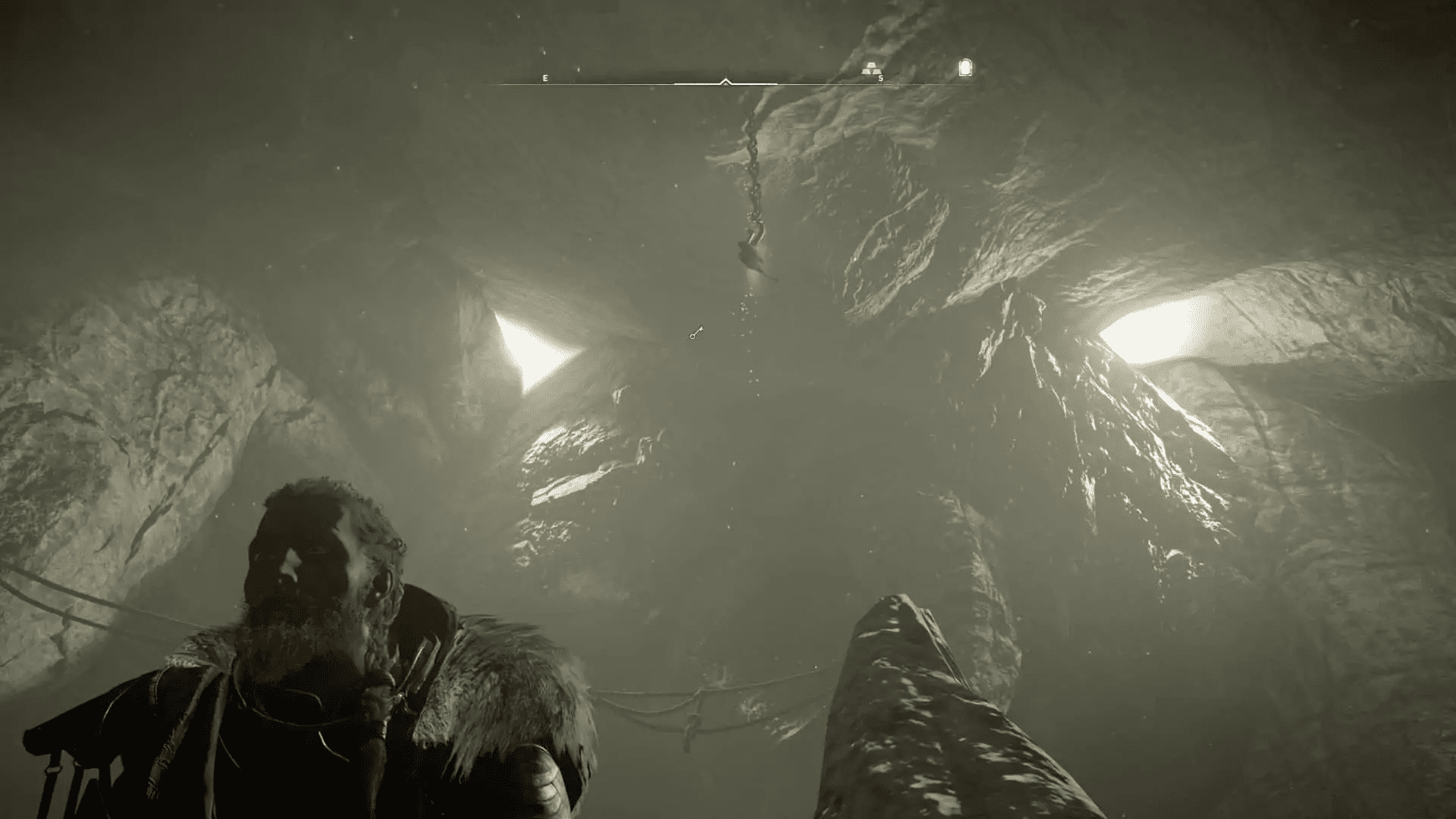The height and width of the screenshot is (819, 1456).
Task: Click the arched doorway marker on compass
Action: pos(965,68)
